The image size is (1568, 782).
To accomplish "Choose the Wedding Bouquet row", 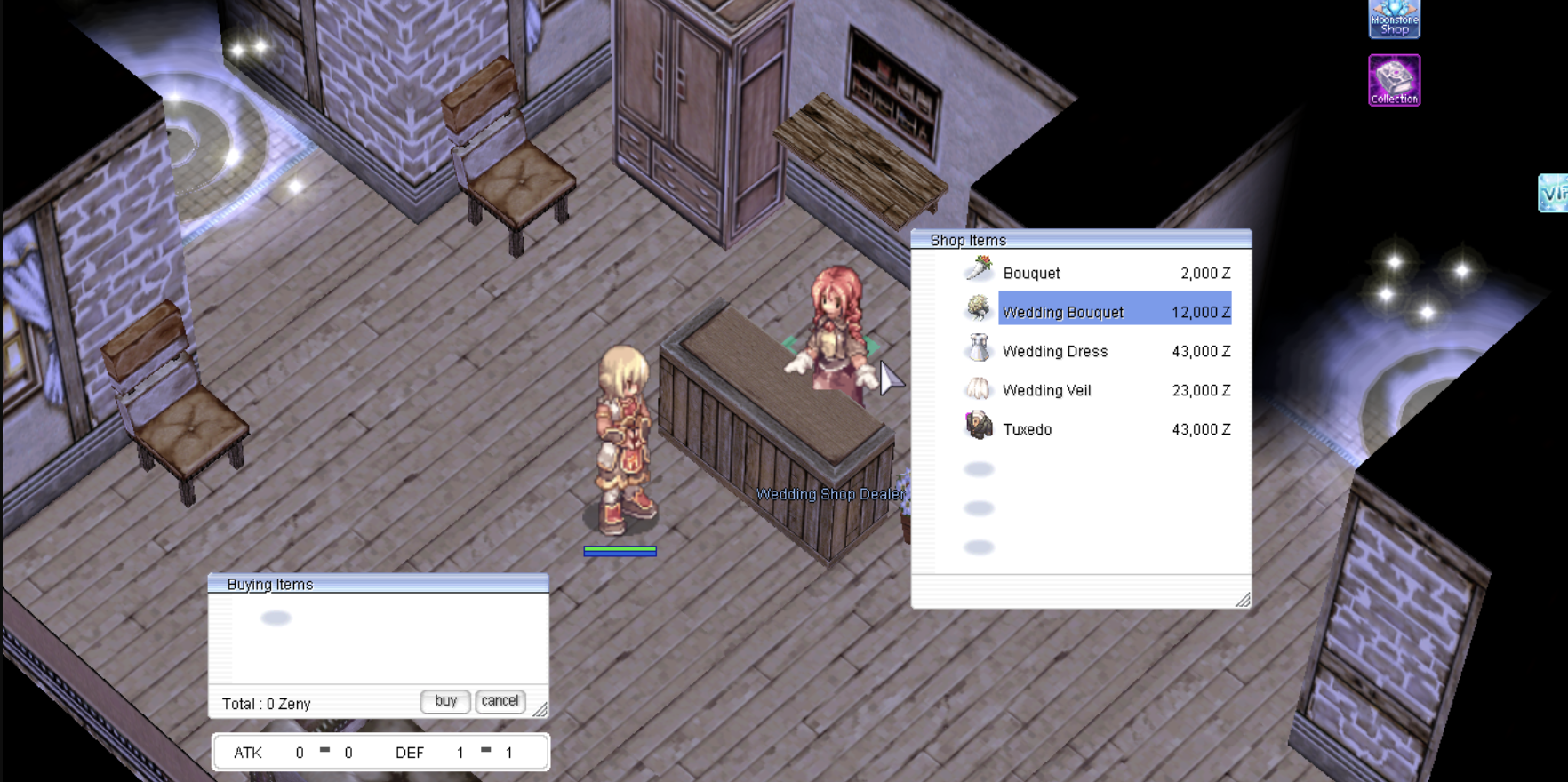I will [x=1063, y=312].
